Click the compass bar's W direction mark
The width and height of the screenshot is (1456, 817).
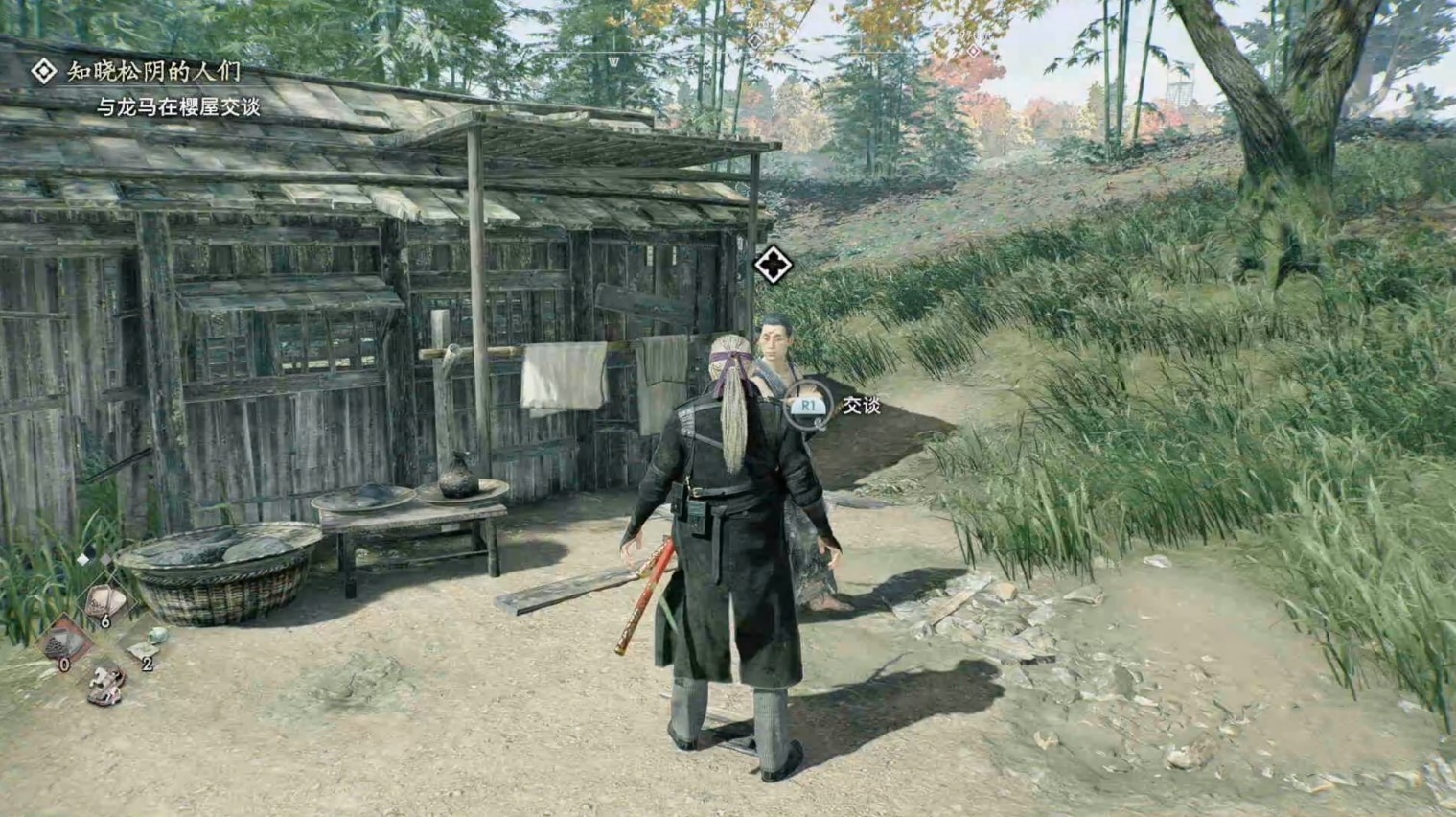click(613, 62)
